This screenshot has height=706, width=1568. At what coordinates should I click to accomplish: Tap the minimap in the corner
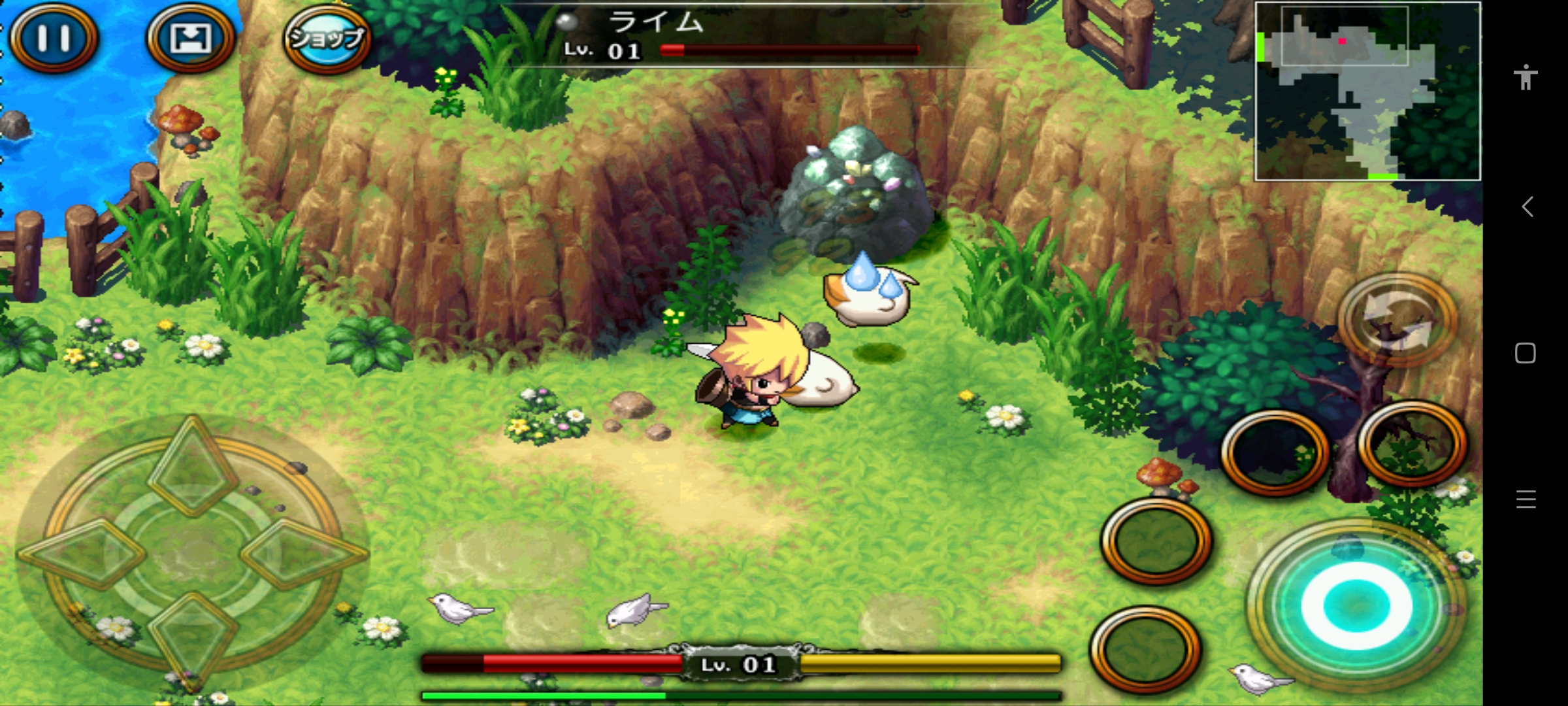pyautogui.click(x=1367, y=91)
